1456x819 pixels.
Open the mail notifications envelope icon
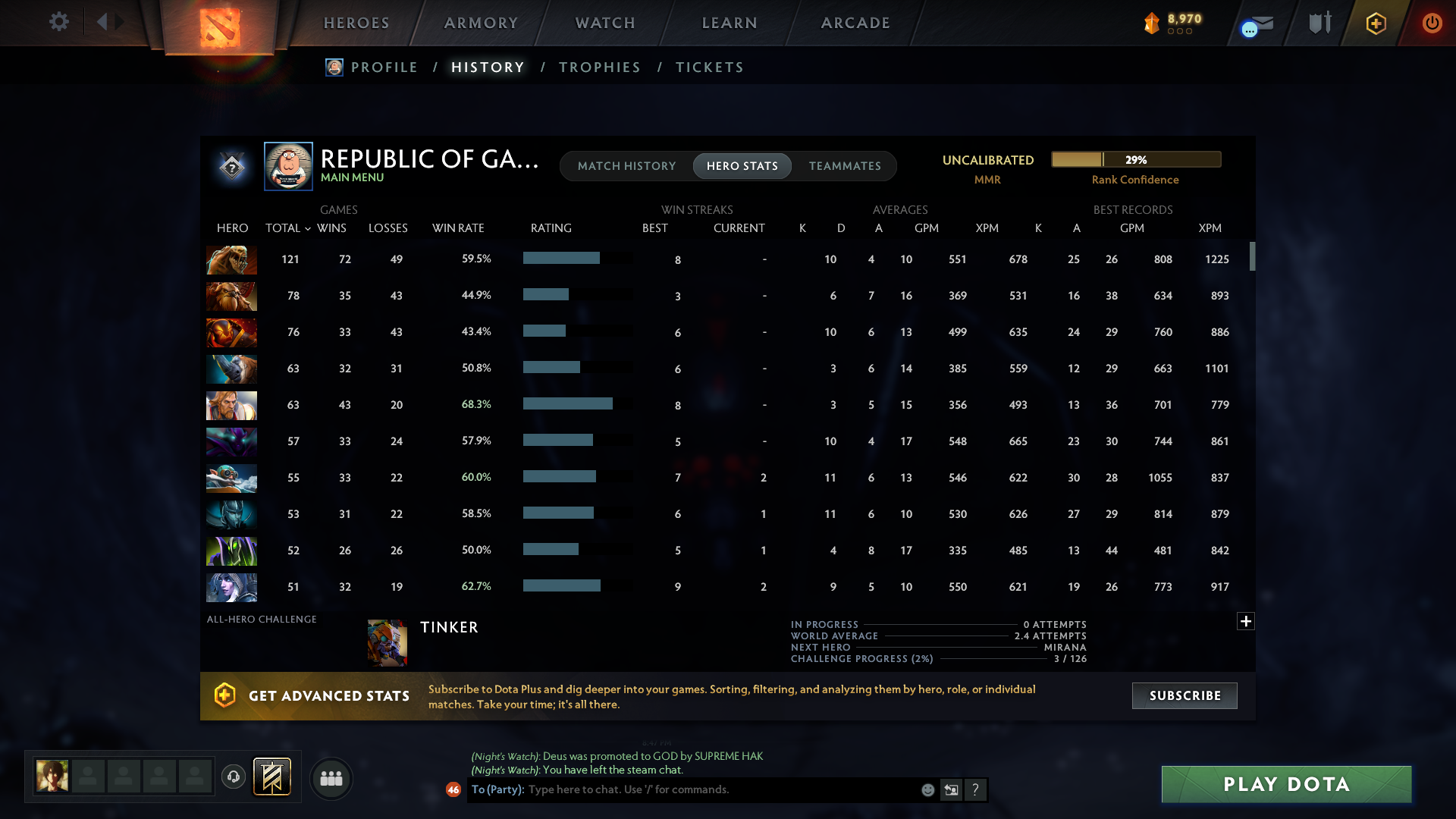point(1255,24)
